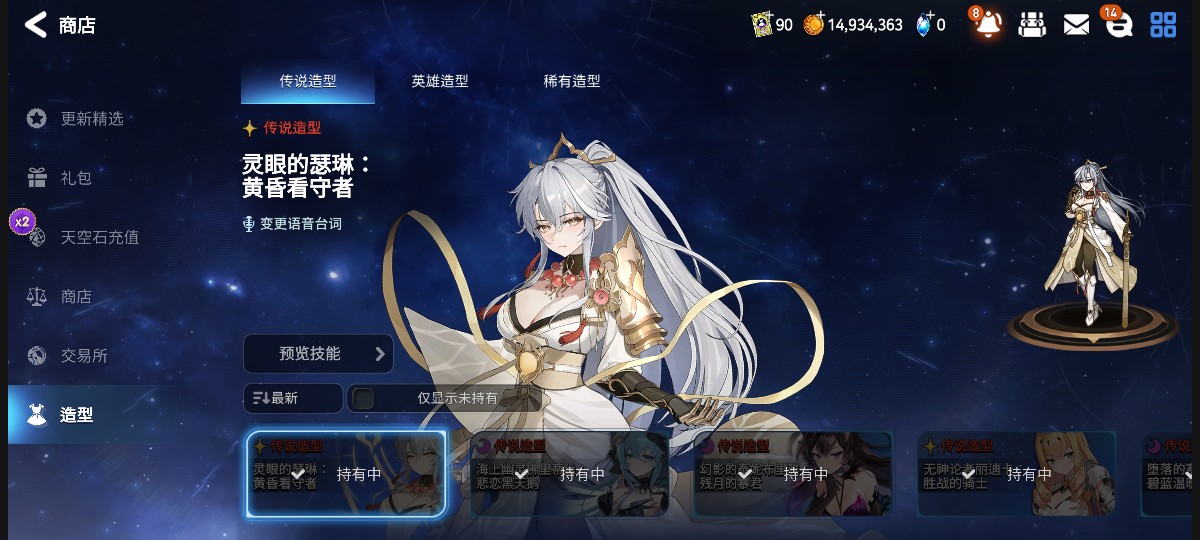Image resolution: width=1200 pixels, height=540 pixels.
Task: Select the 胜战的骑士 skin card
Action: point(1016,474)
